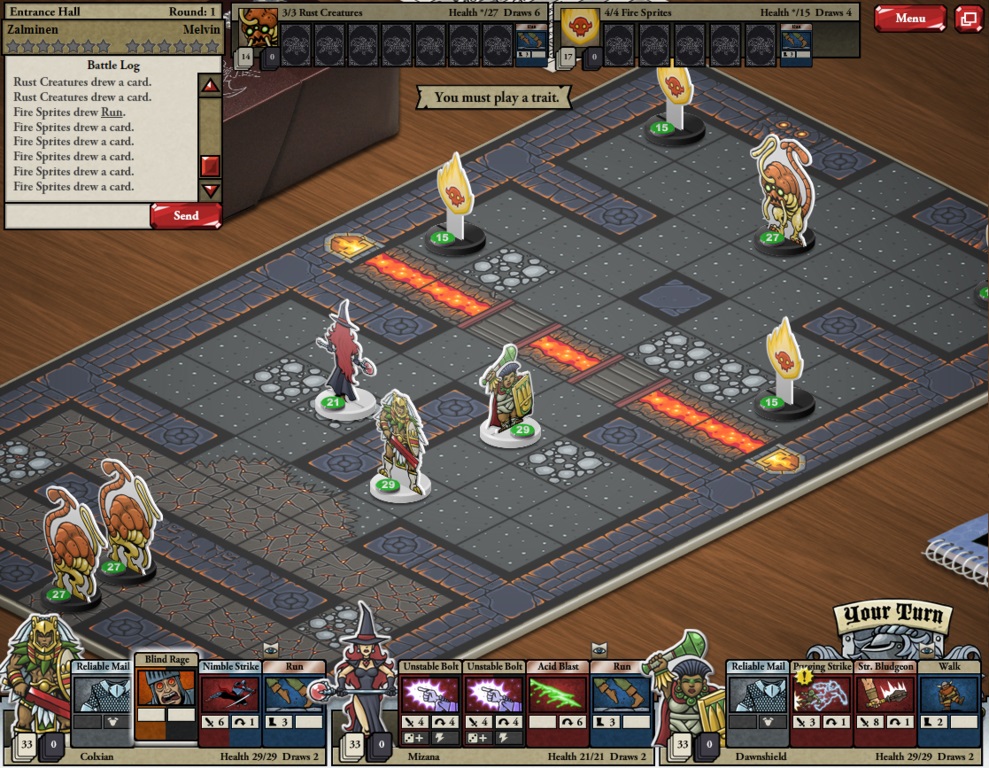
Task: Choose Colxian's Nimble Strike card
Action: [x=230, y=702]
